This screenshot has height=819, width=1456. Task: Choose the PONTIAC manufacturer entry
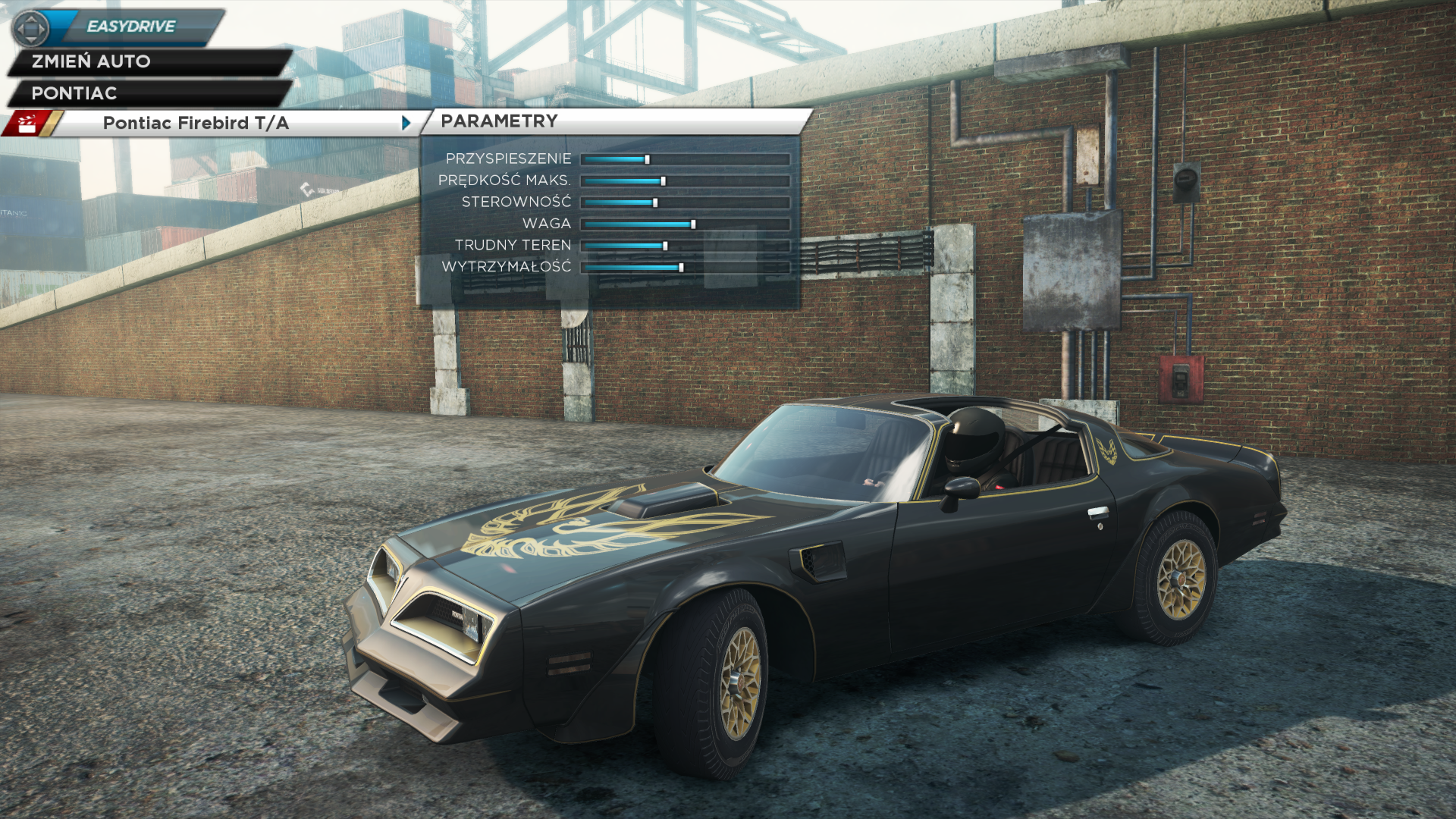pyautogui.click(x=74, y=93)
